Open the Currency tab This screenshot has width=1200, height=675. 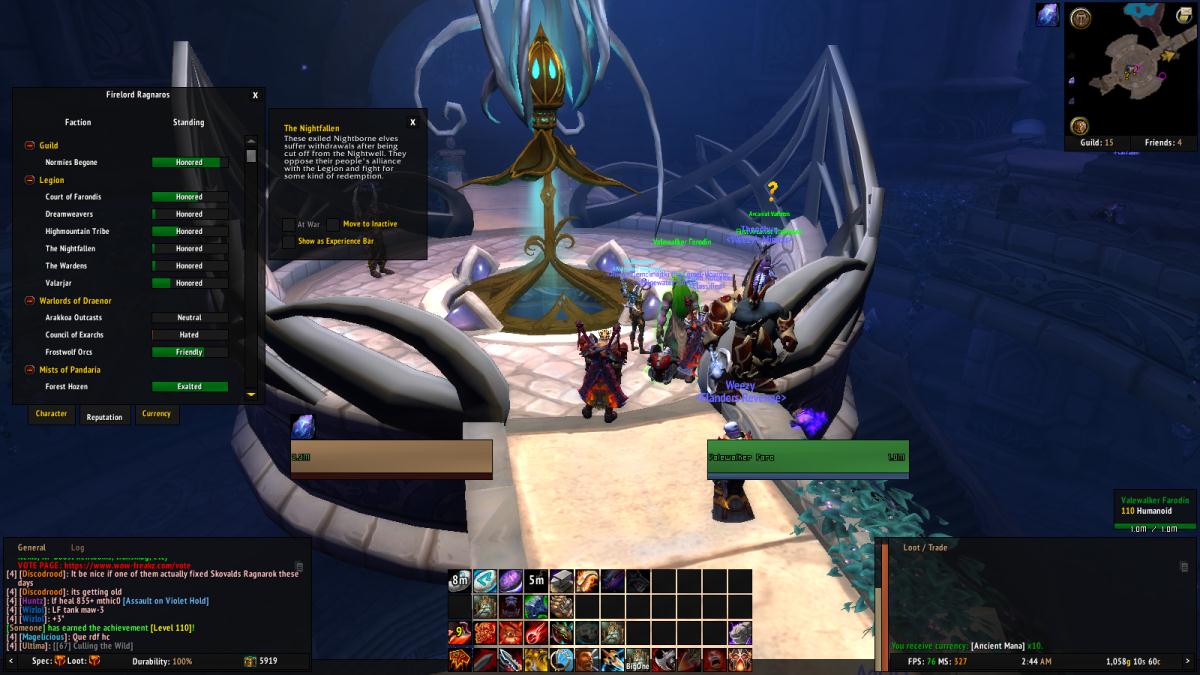pos(156,414)
